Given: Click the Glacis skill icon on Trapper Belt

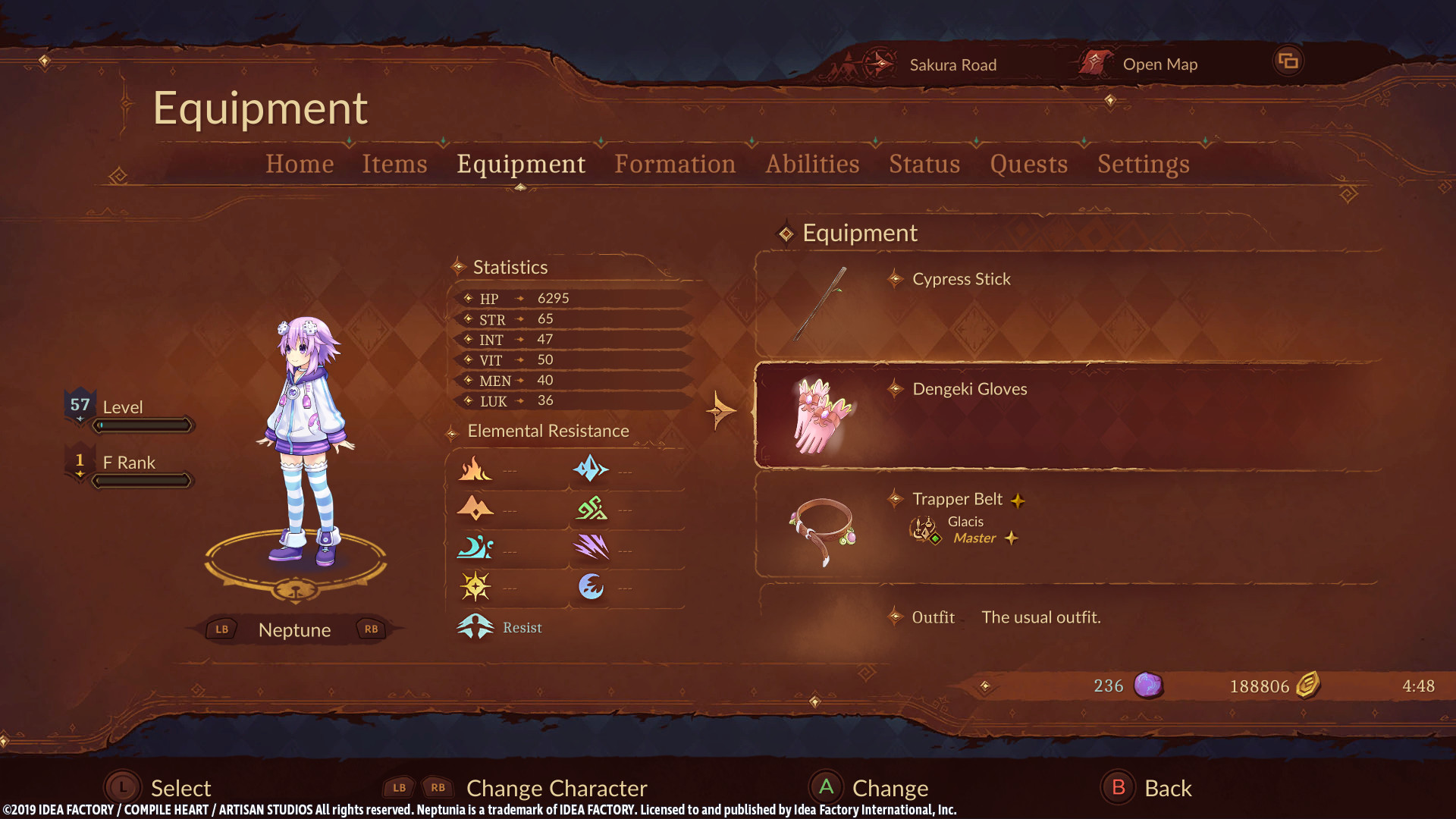Looking at the screenshot, I should pyautogui.click(x=926, y=529).
